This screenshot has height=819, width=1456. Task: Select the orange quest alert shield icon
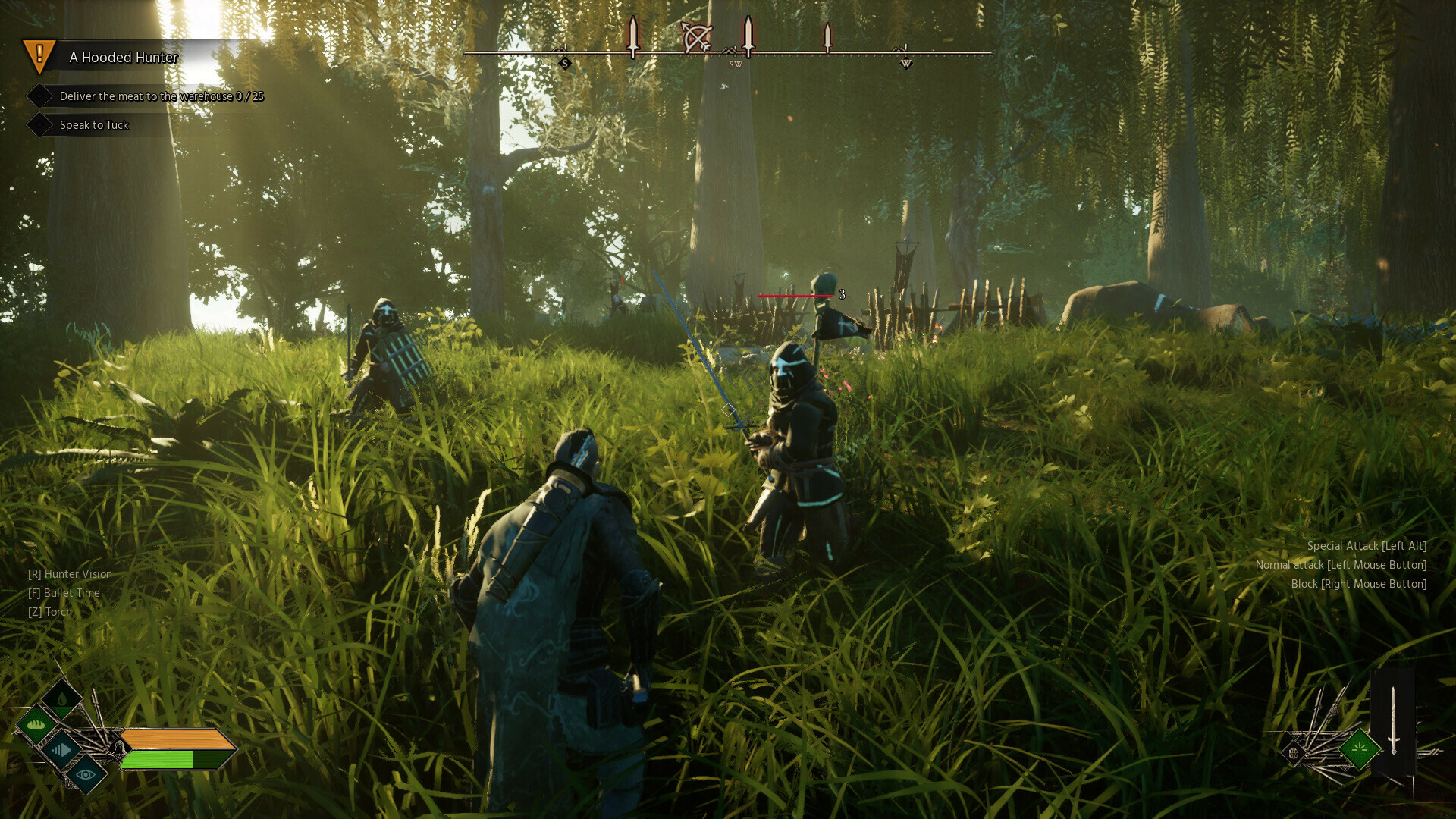tap(39, 55)
